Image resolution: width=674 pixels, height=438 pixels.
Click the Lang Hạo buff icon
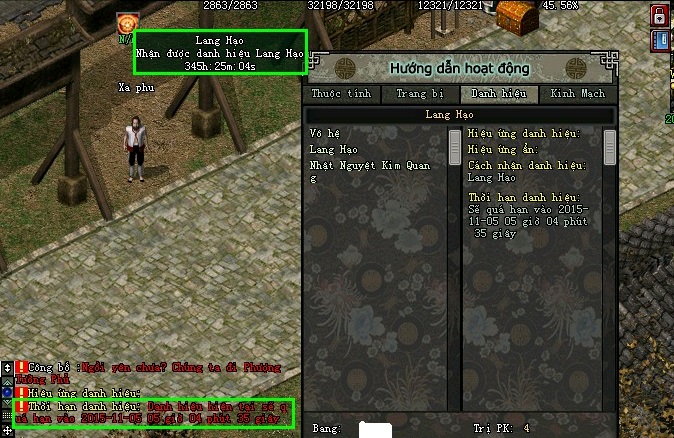pos(126,22)
